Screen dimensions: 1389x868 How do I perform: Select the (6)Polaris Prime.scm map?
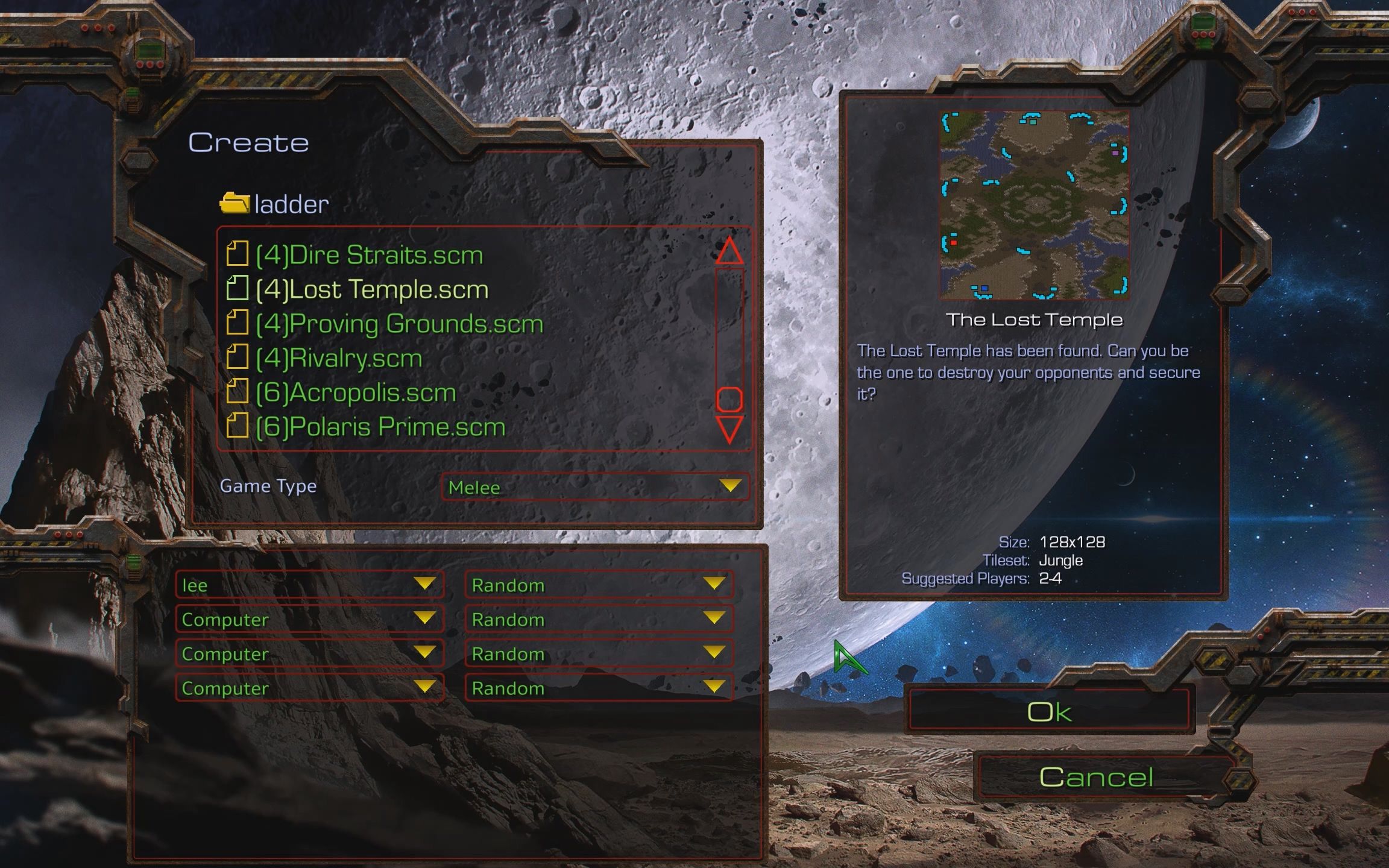[x=380, y=427]
